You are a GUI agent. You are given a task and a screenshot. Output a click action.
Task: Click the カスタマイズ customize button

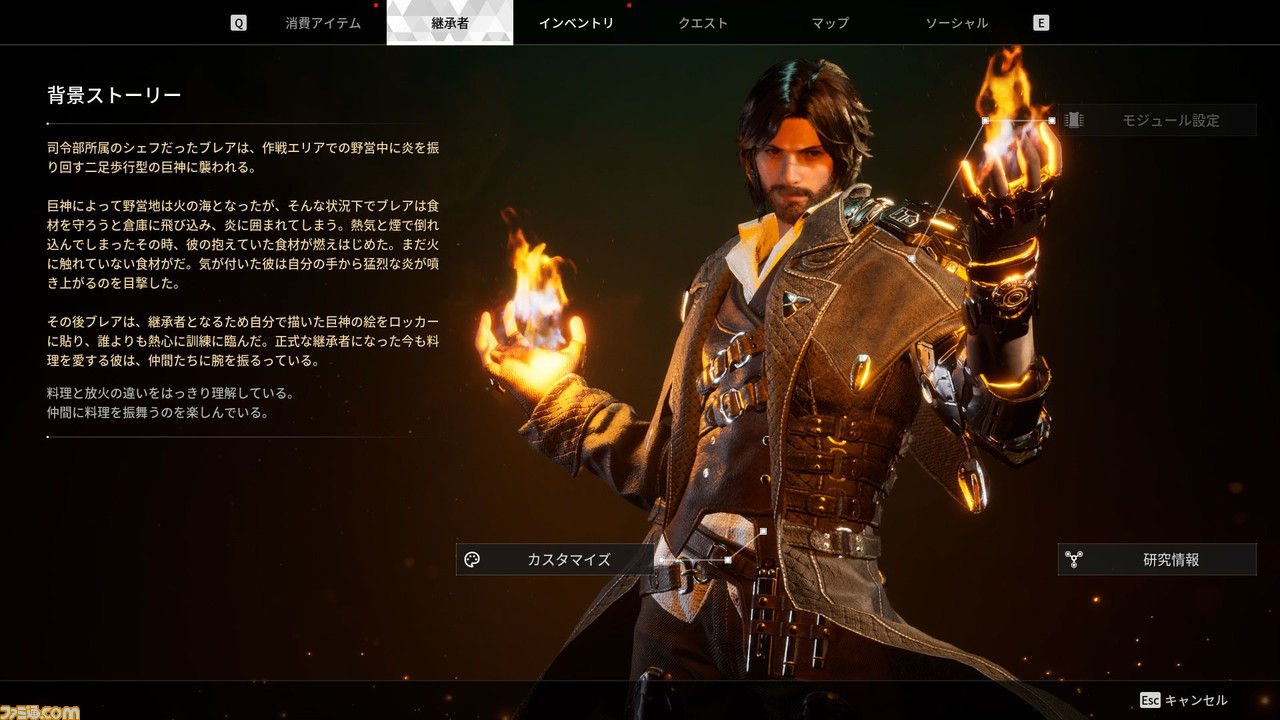[x=555, y=560]
